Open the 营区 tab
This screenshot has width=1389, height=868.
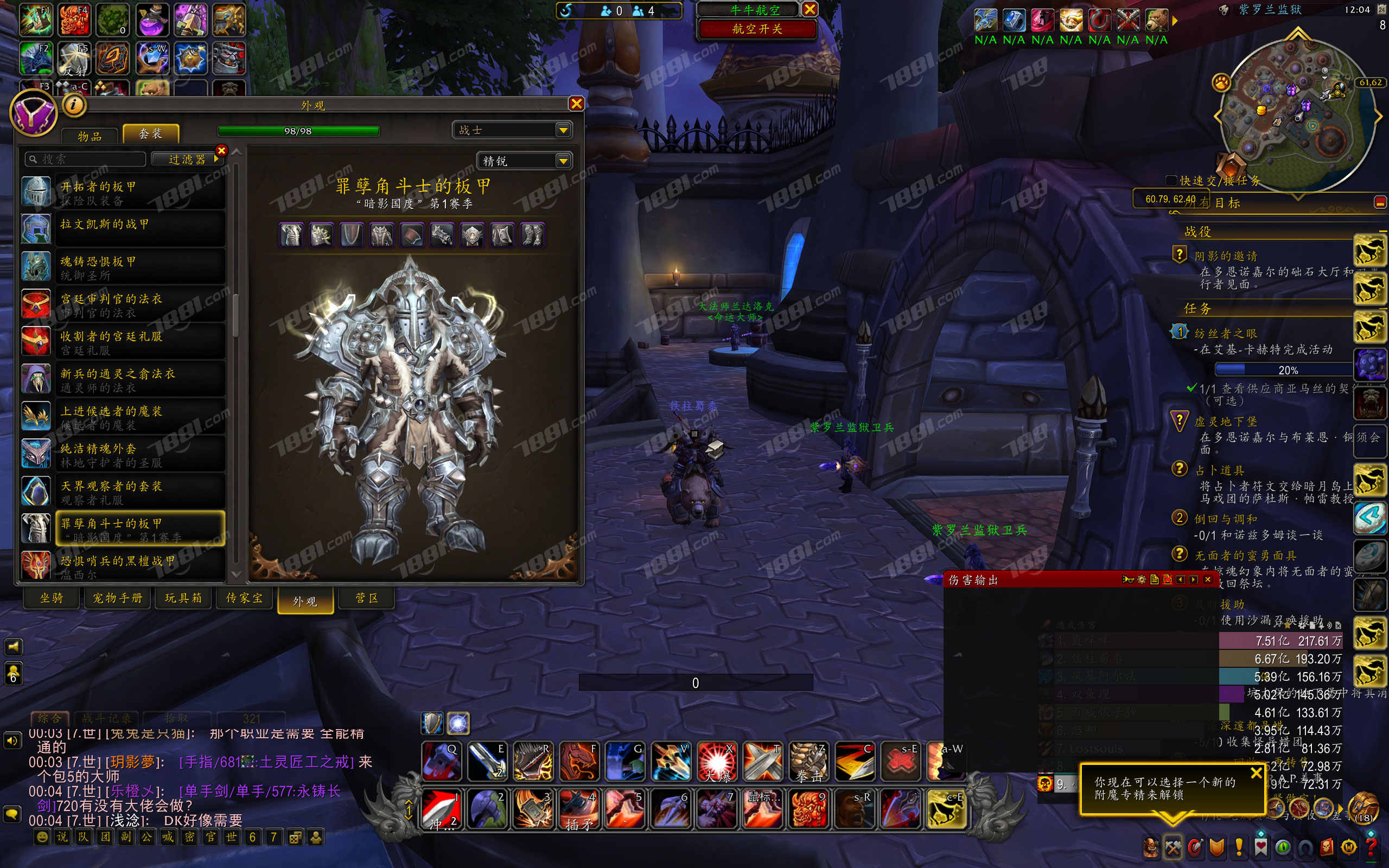click(367, 598)
